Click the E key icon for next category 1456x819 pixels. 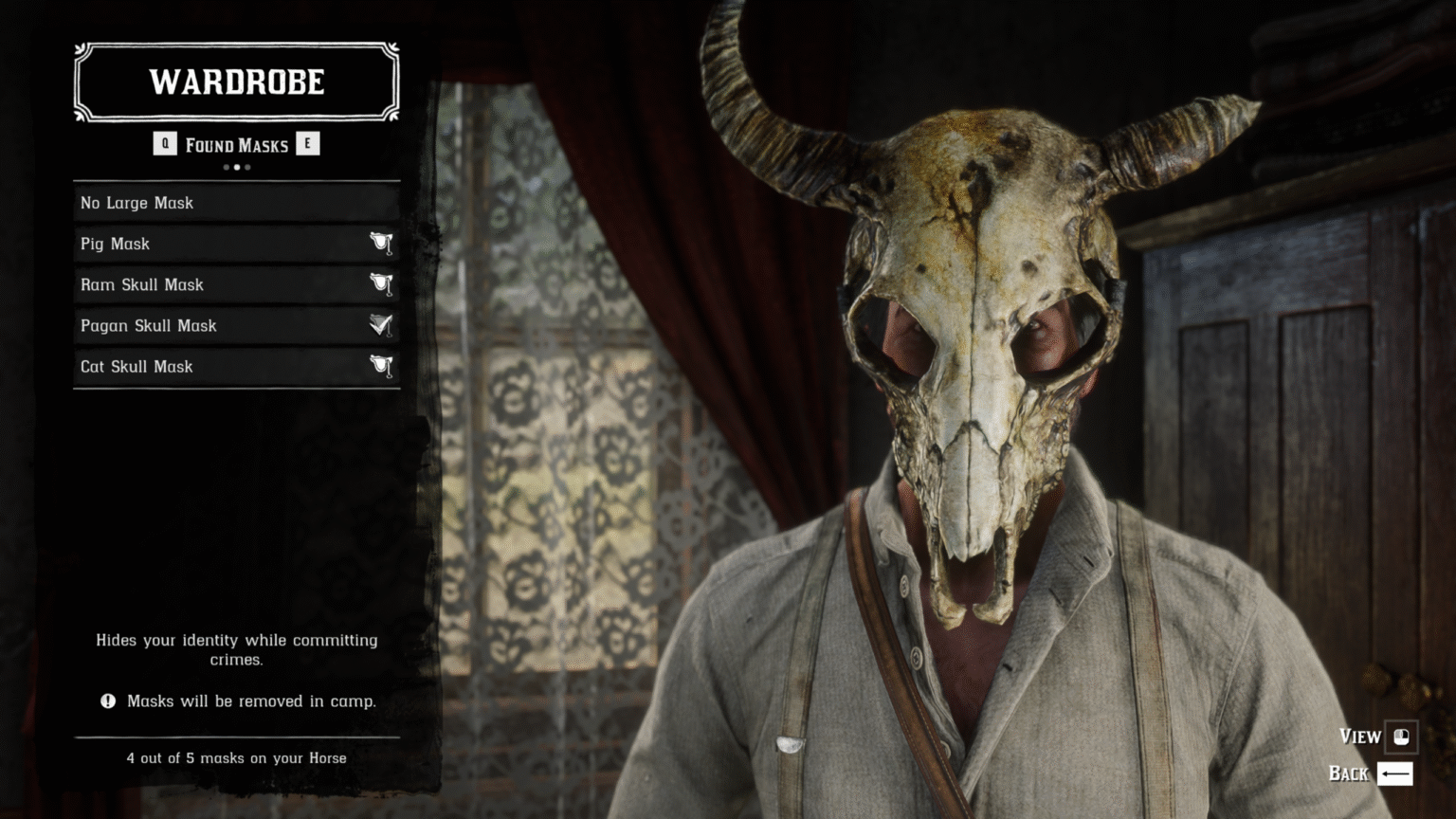click(308, 144)
